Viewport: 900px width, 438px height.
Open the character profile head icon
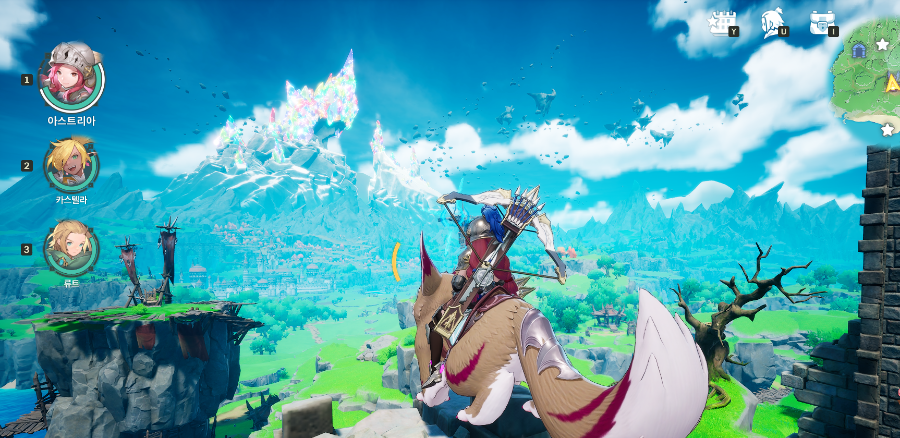click(x=771, y=21)
